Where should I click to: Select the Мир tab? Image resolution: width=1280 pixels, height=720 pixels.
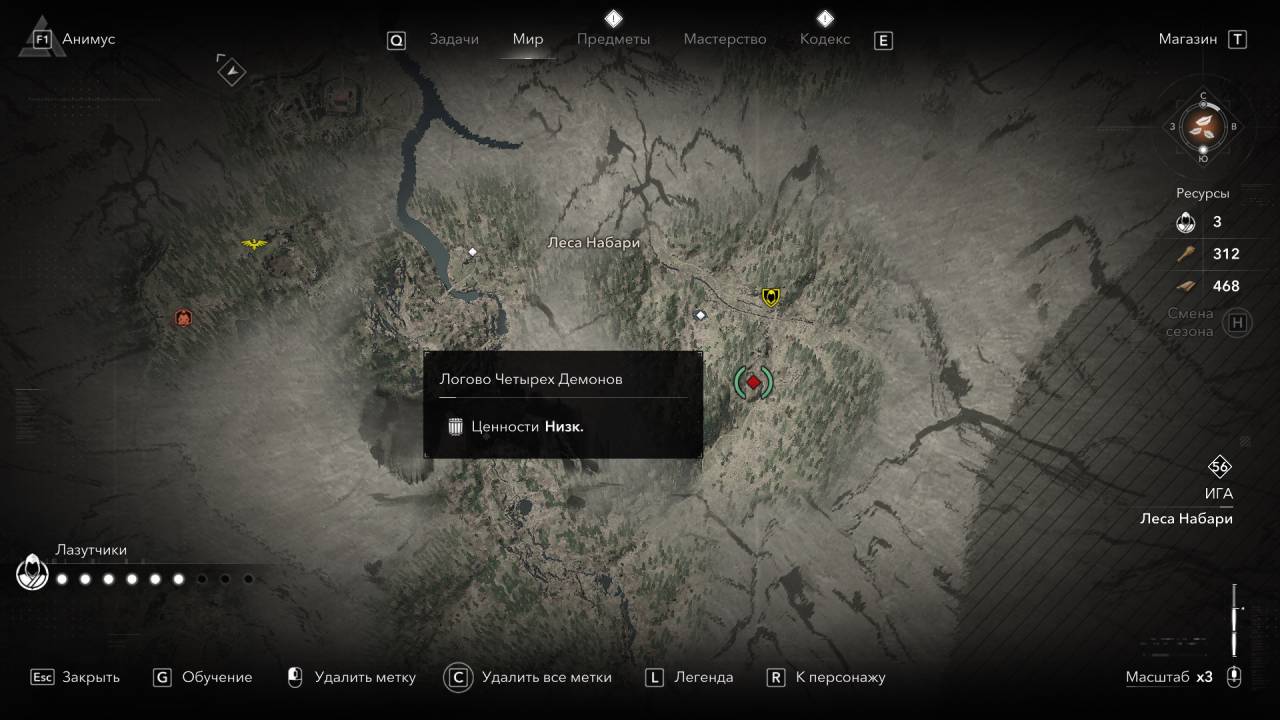click(528, 39)
